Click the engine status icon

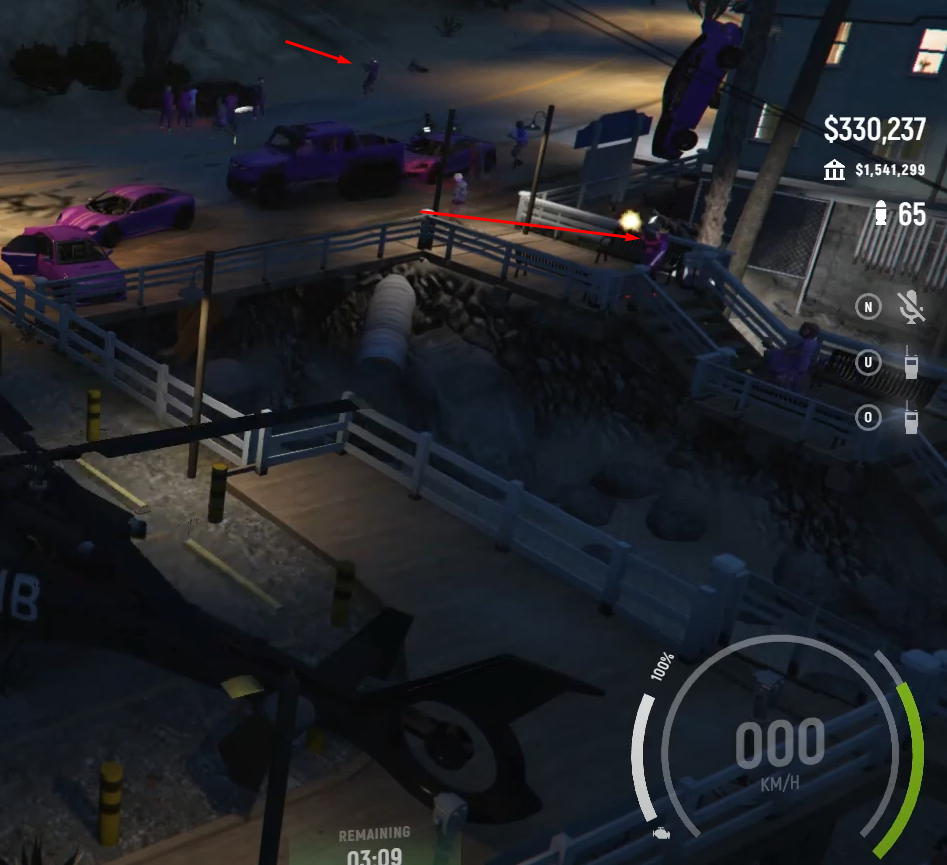coord(660,832)
